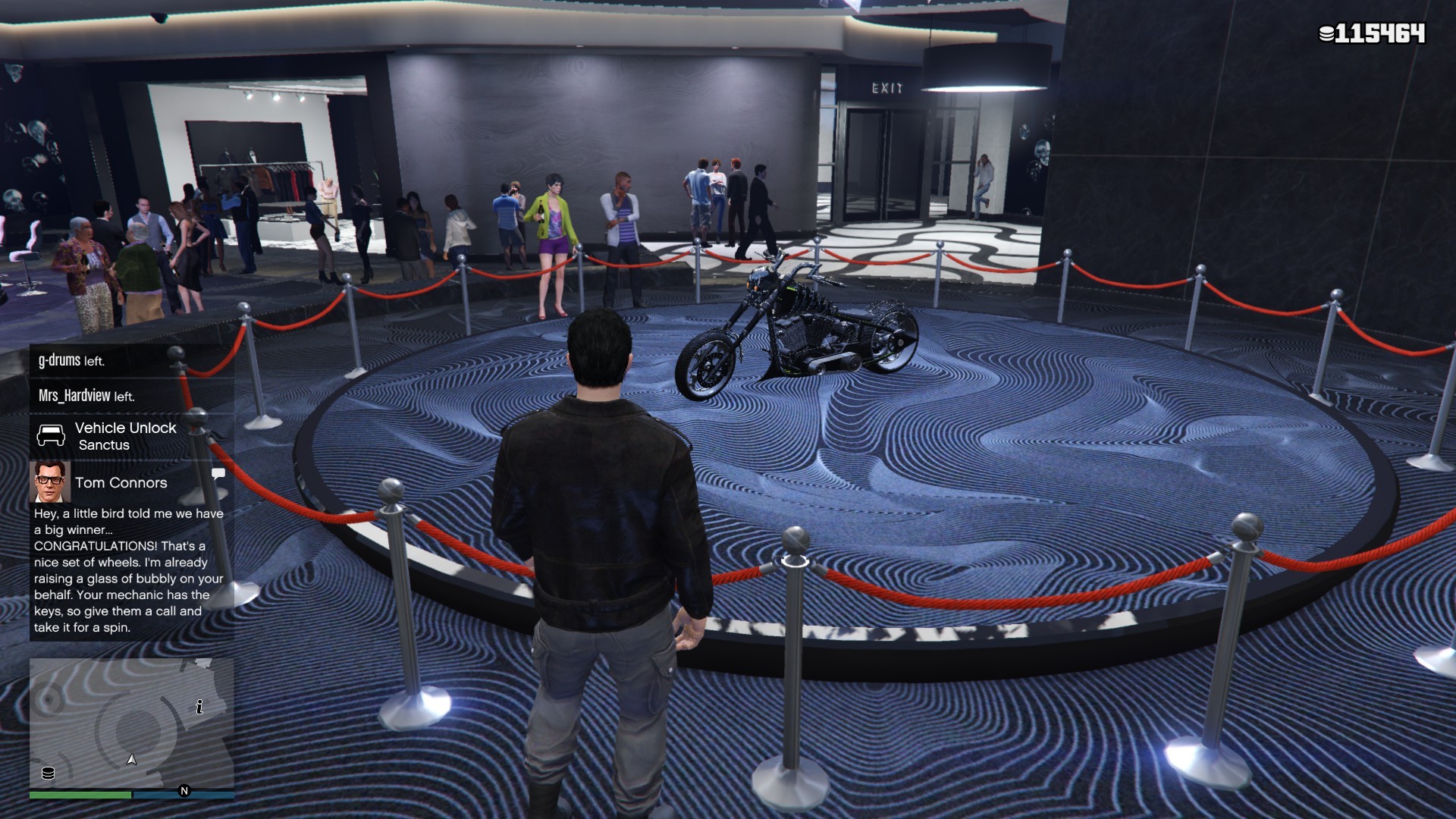The image size is (1456, 819).
Task: Select the info marker on the minimap
Action: click(199, 707)
